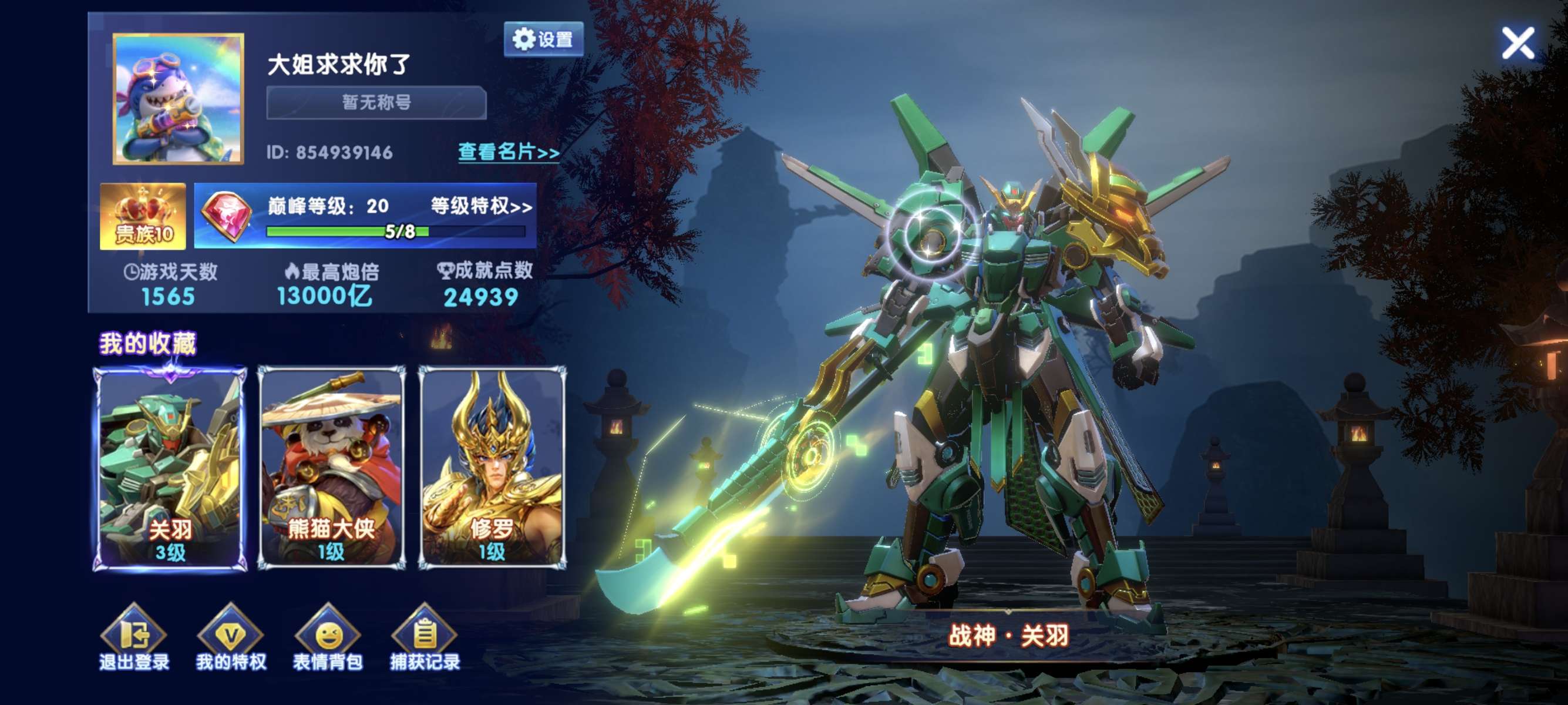Open the 表情背包 emoji bag
This screenshot has height=705, width=1568.
click(328, 638)
